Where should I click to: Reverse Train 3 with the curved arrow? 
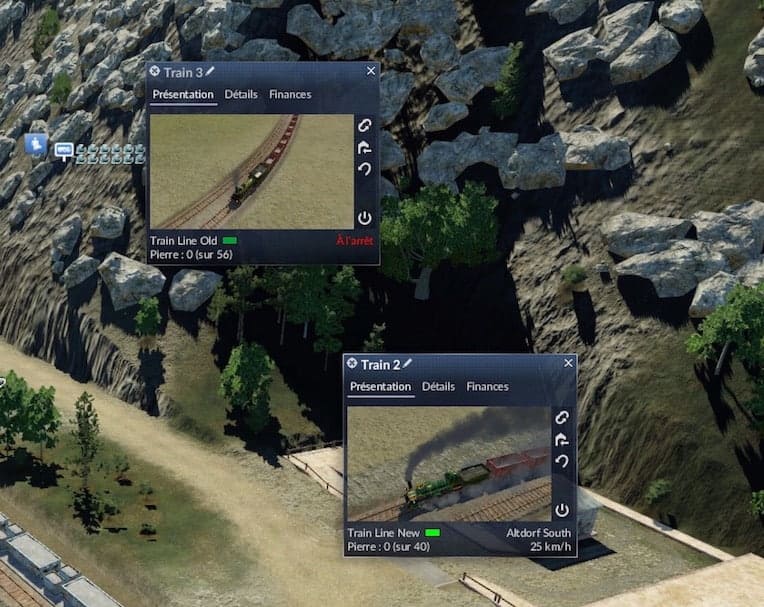click(365, 169)
